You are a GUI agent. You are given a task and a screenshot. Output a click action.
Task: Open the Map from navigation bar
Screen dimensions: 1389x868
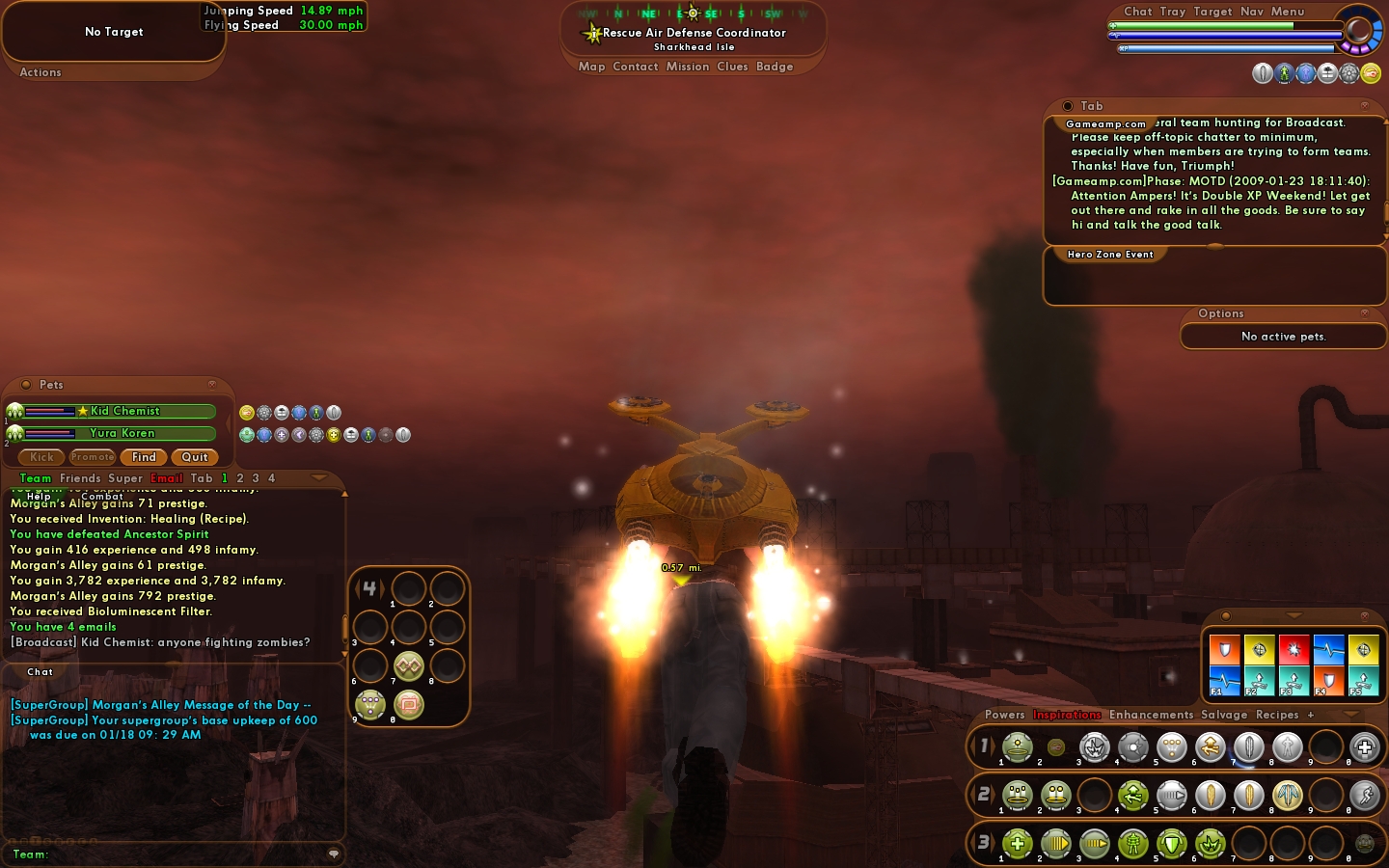click(x=591, y=67)
